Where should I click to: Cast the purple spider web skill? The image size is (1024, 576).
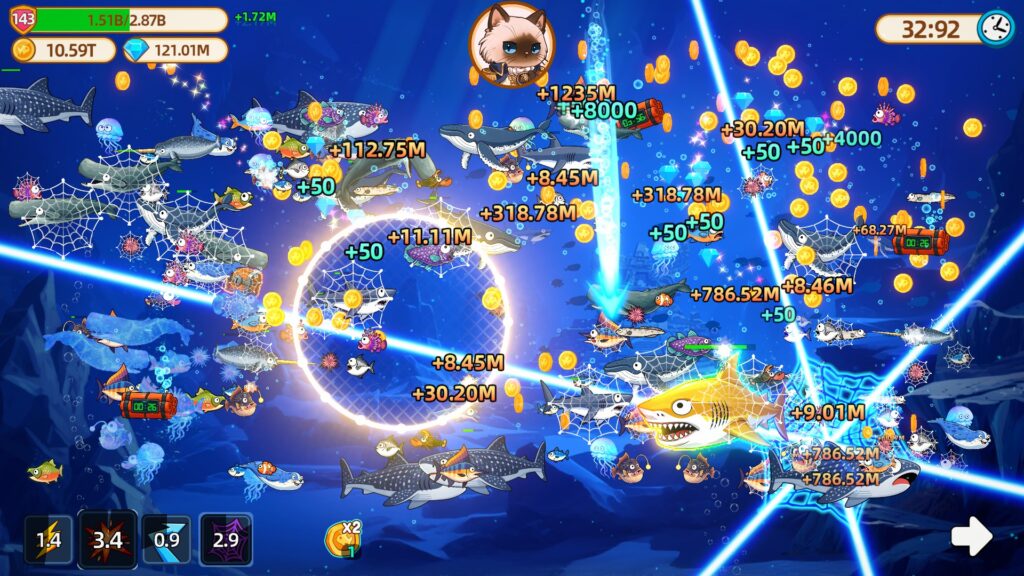(225, 540)
